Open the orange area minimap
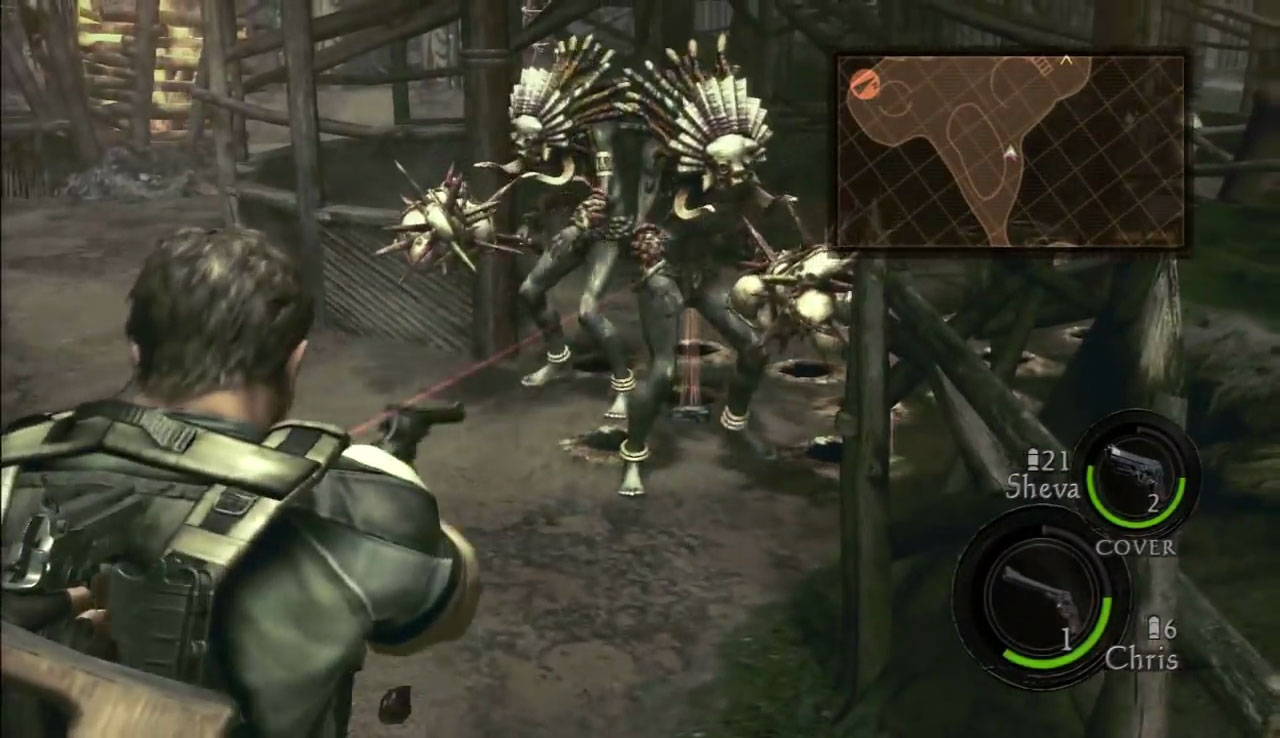This screenshot has height=738, width=1280. coord(1010,151)
